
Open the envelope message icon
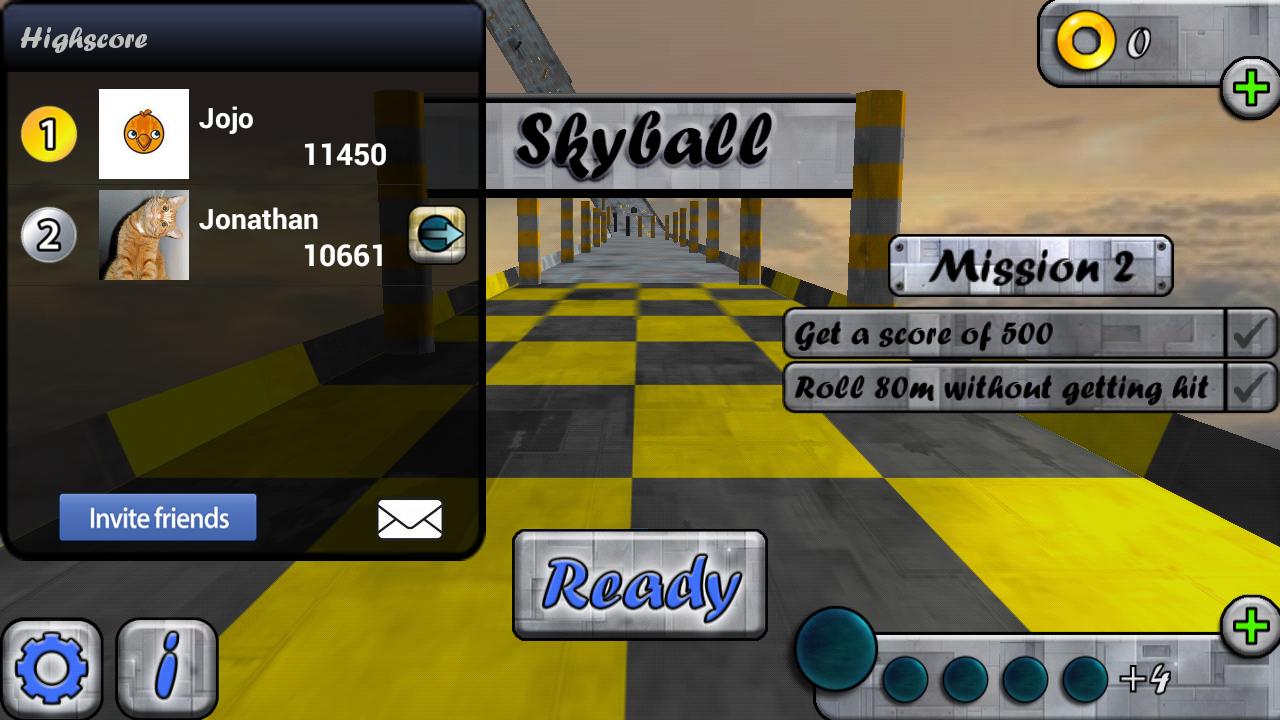pos(408,518)
